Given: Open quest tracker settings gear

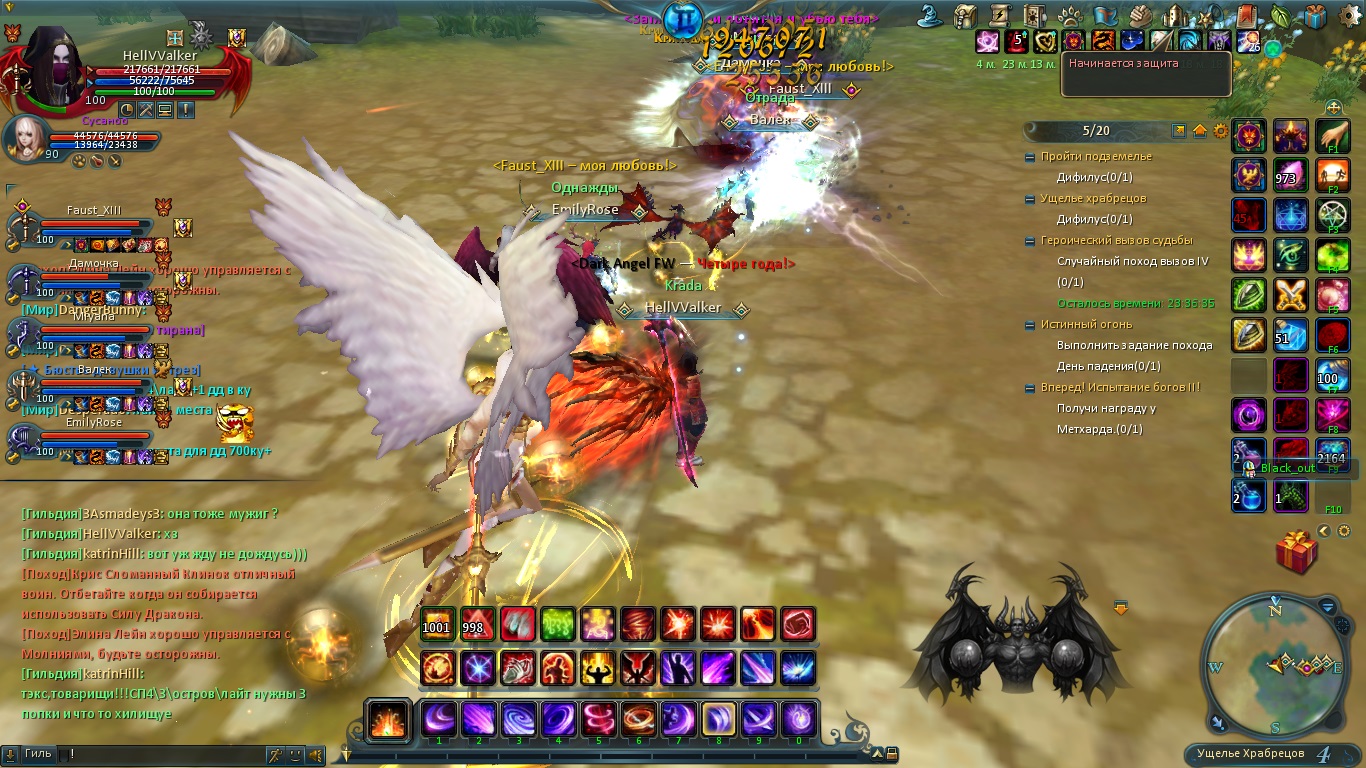Looking at the screenshot, I should click(1220, 131).
